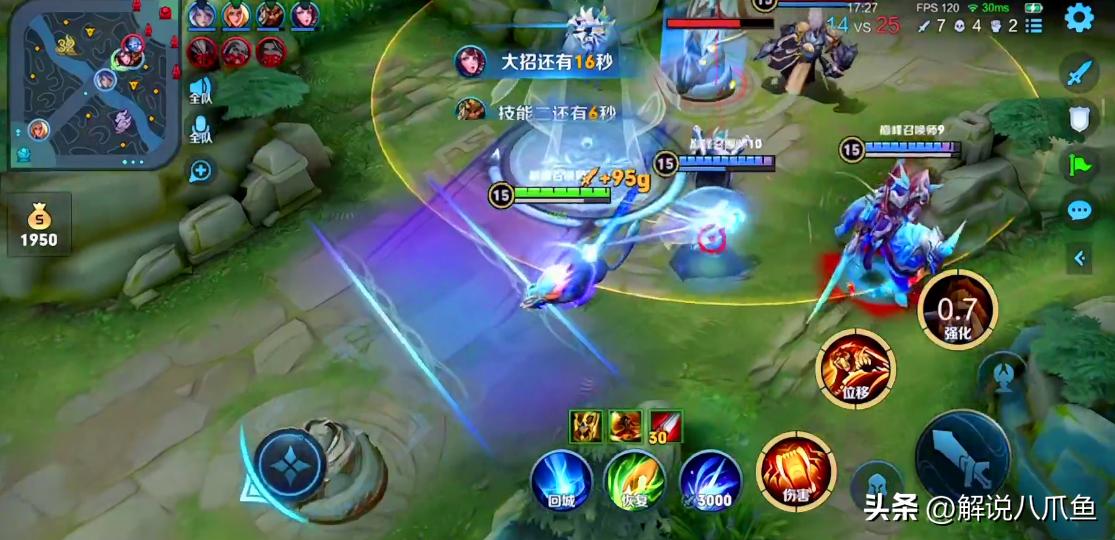The image size is (1115, 540).
Task: Open the settings gear
Action: (1078, 18)
